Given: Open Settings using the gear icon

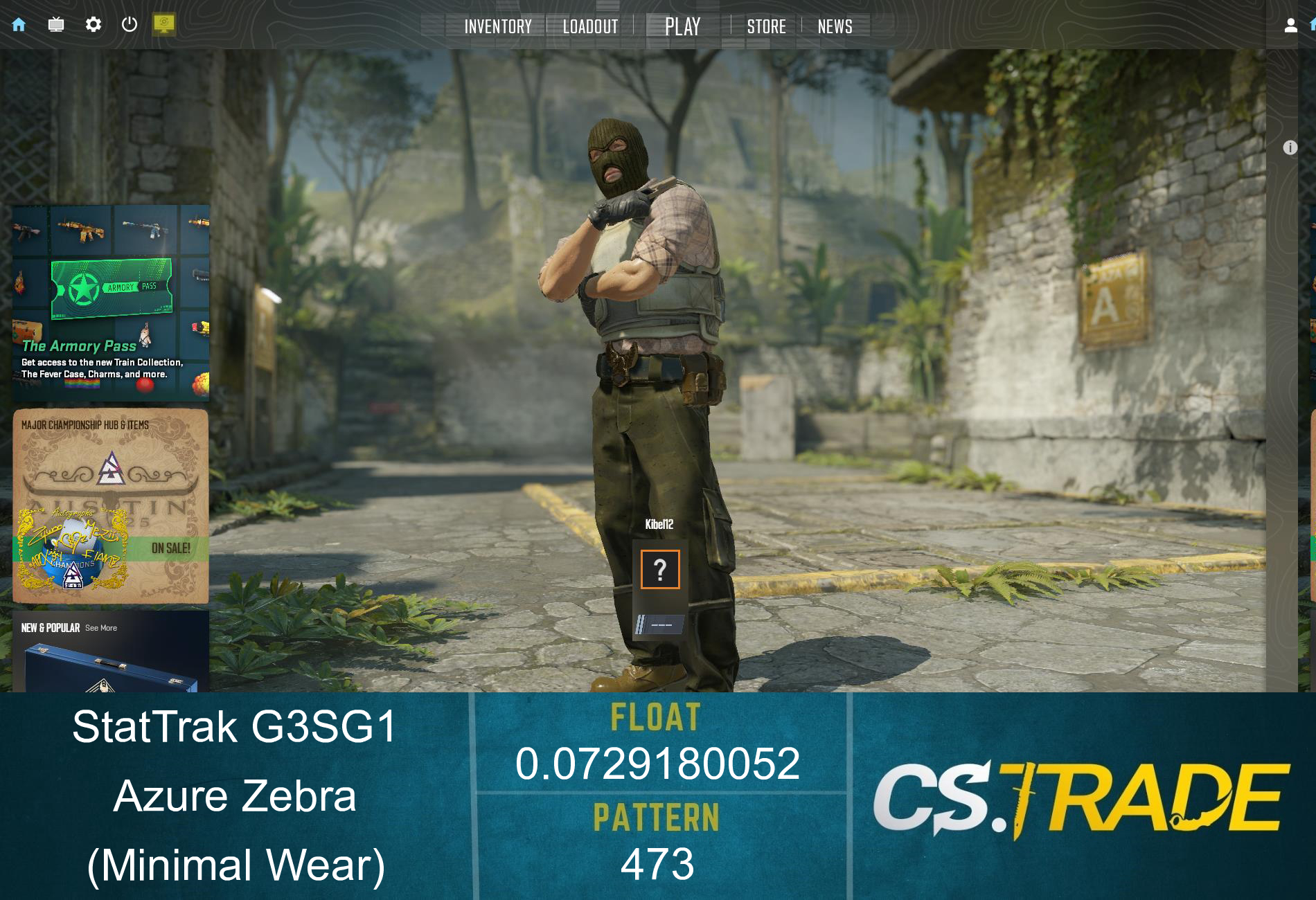Looking at the screenshot, I should [x=94, y=24].
